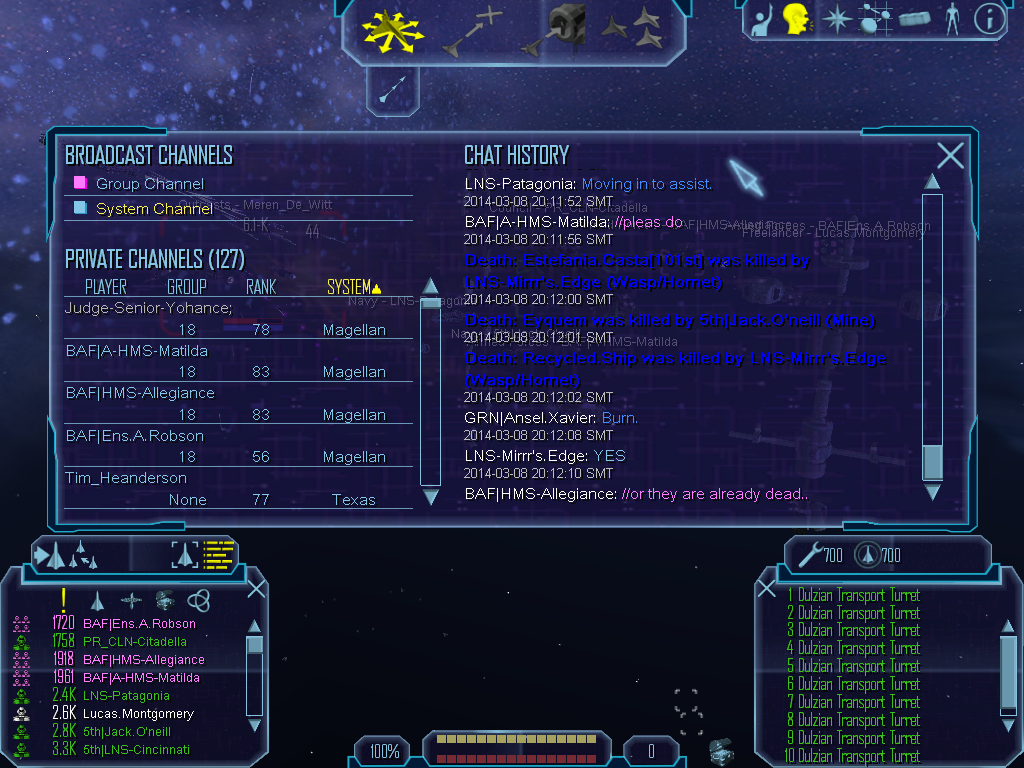
Task: Select the Group Channel broadcast option
Action: click(x=149, y=184)
